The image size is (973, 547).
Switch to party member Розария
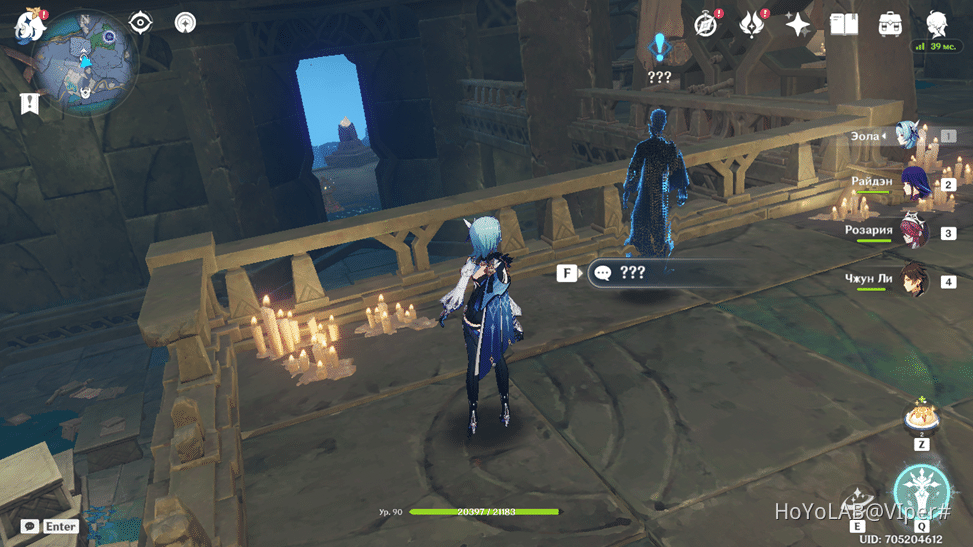point(915,232)
